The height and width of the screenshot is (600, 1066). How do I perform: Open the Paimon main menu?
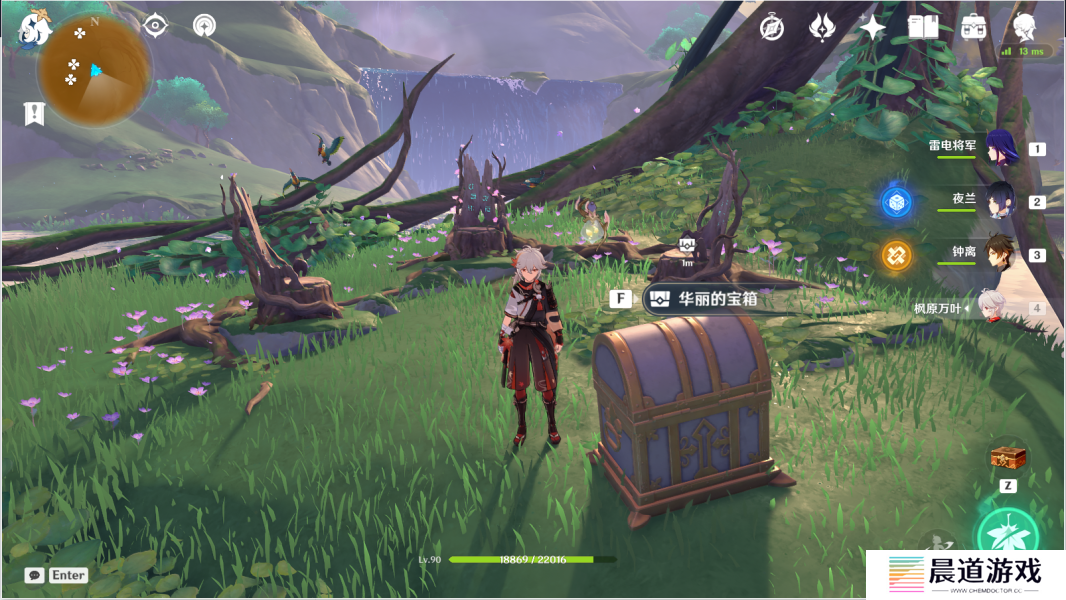pos(34,31)
